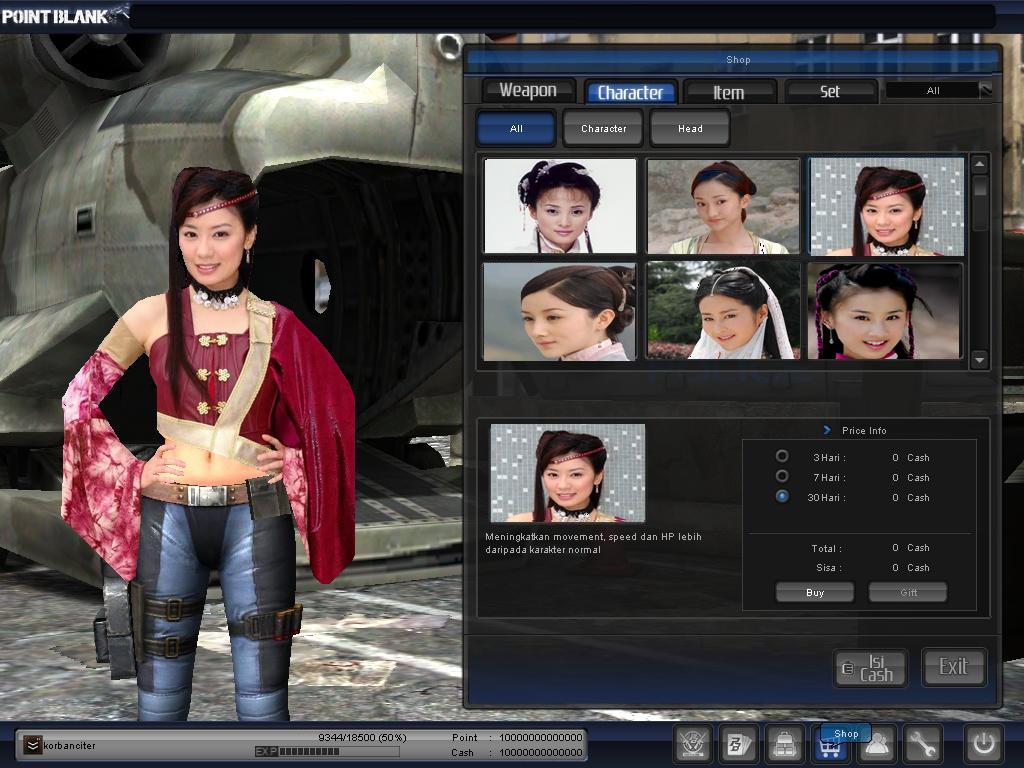Click the power quit icon
The width and height of the screenshot is (1024, 768).
tap(983, 744)
